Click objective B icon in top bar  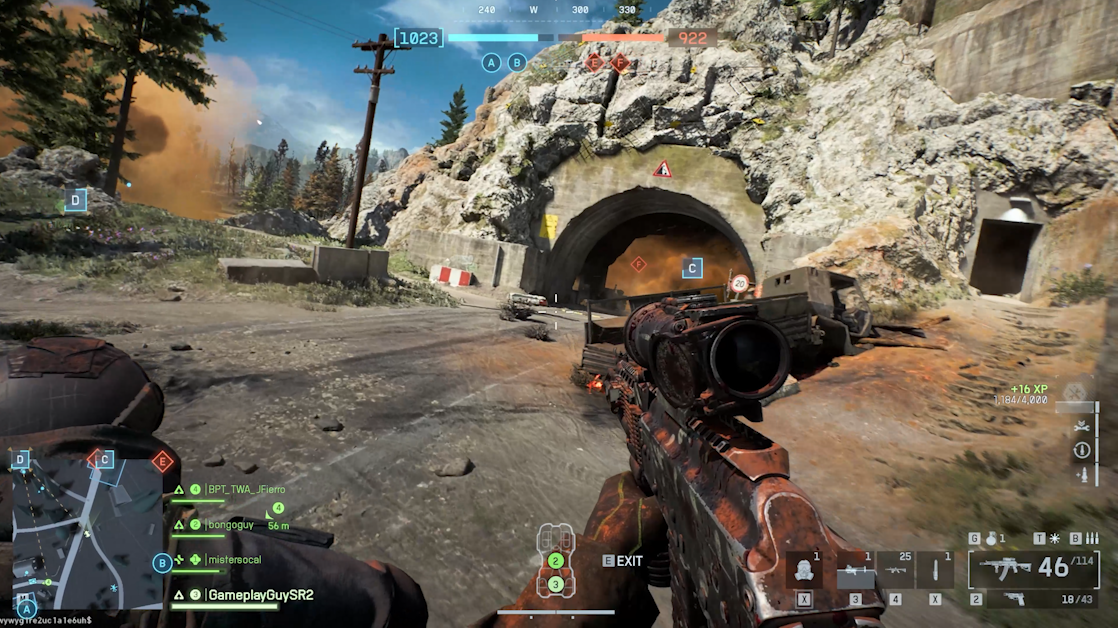click(x=517, y=62)
